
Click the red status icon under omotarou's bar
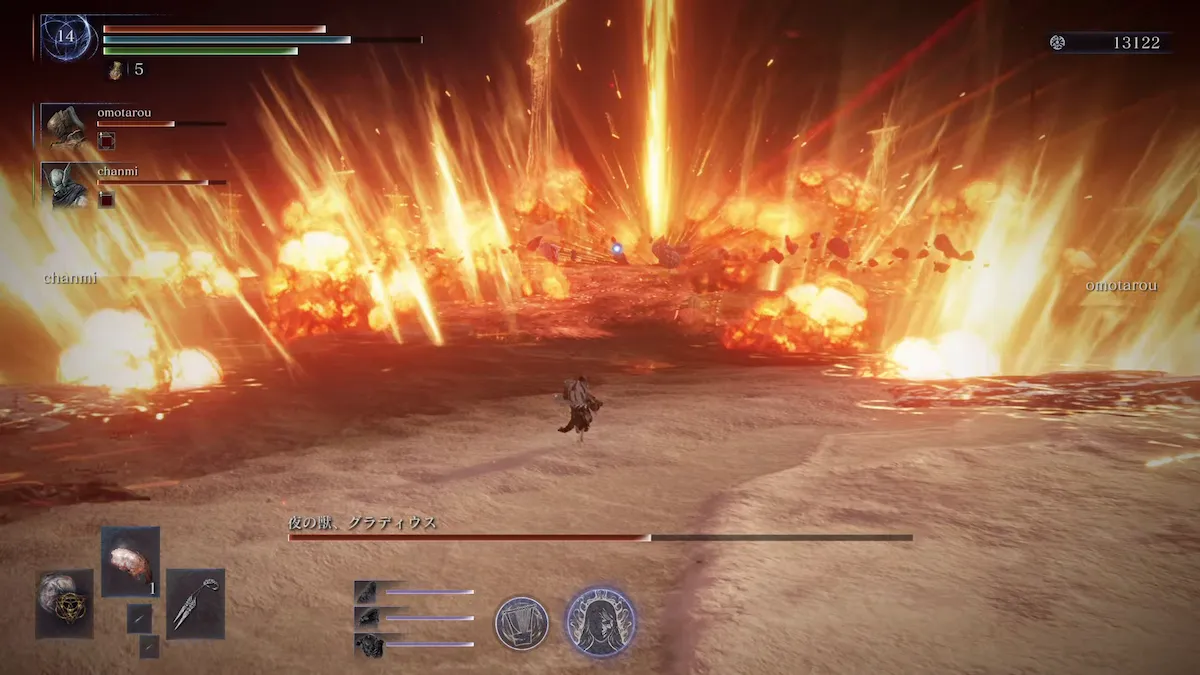point(106,141)
